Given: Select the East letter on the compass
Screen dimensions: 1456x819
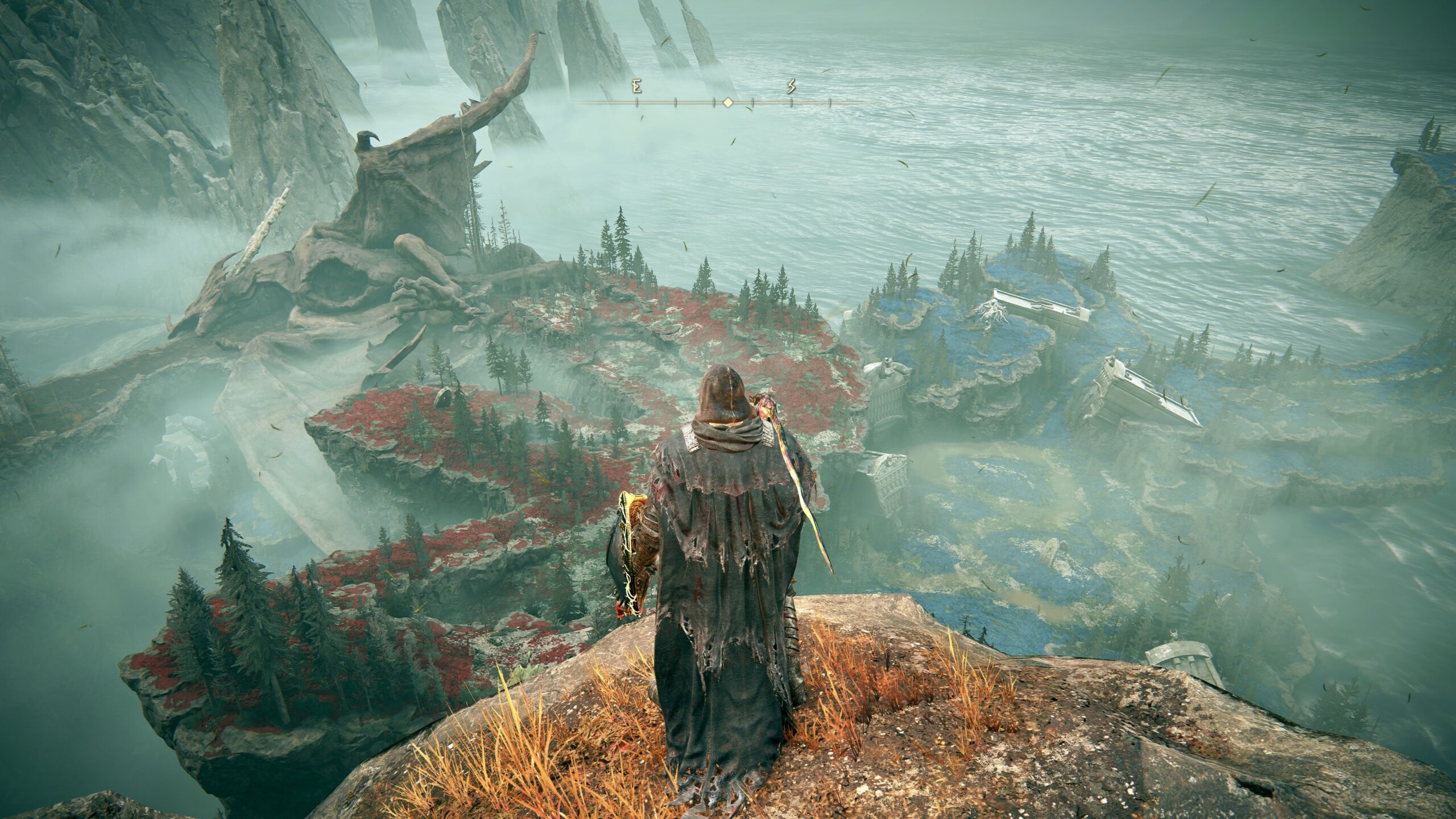Looking at the screenshot, I should [637, 87].
